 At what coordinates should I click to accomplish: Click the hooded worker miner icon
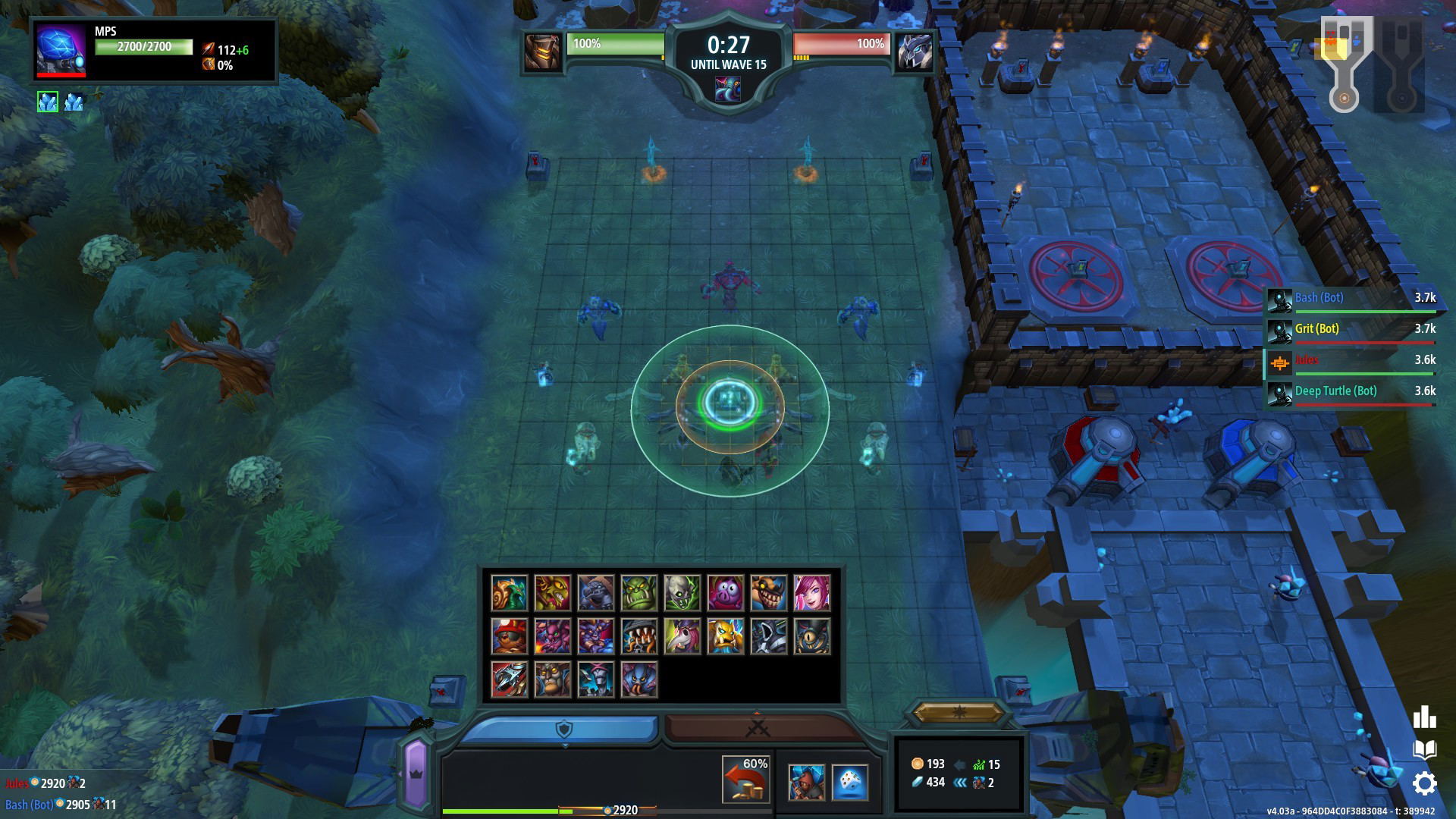tap(806, 783)
